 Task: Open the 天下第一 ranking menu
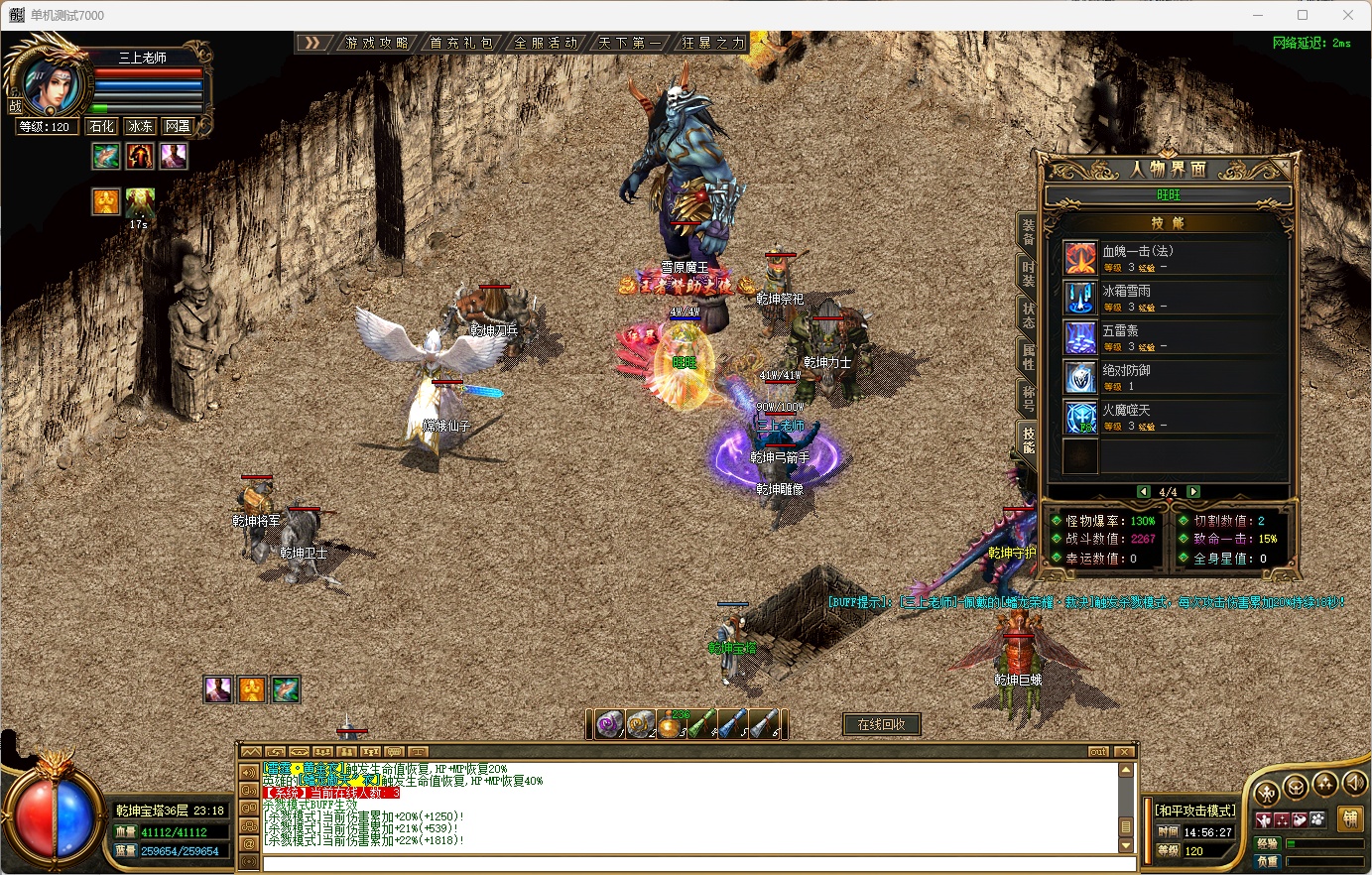click(629, 43)
